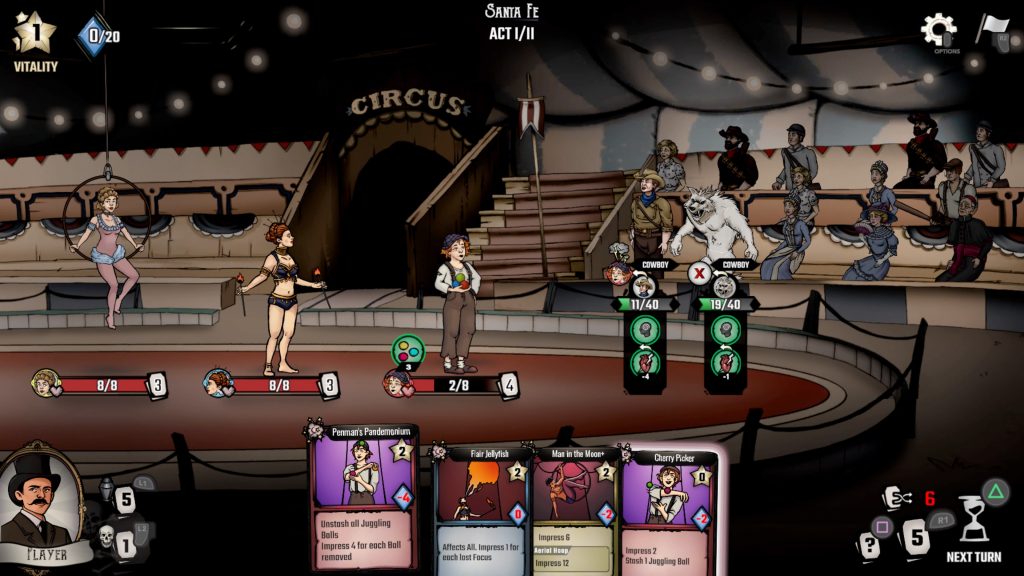This screenshot has height=576, width=1024.
Task: Open the Options gear menu
Action: 938,30
